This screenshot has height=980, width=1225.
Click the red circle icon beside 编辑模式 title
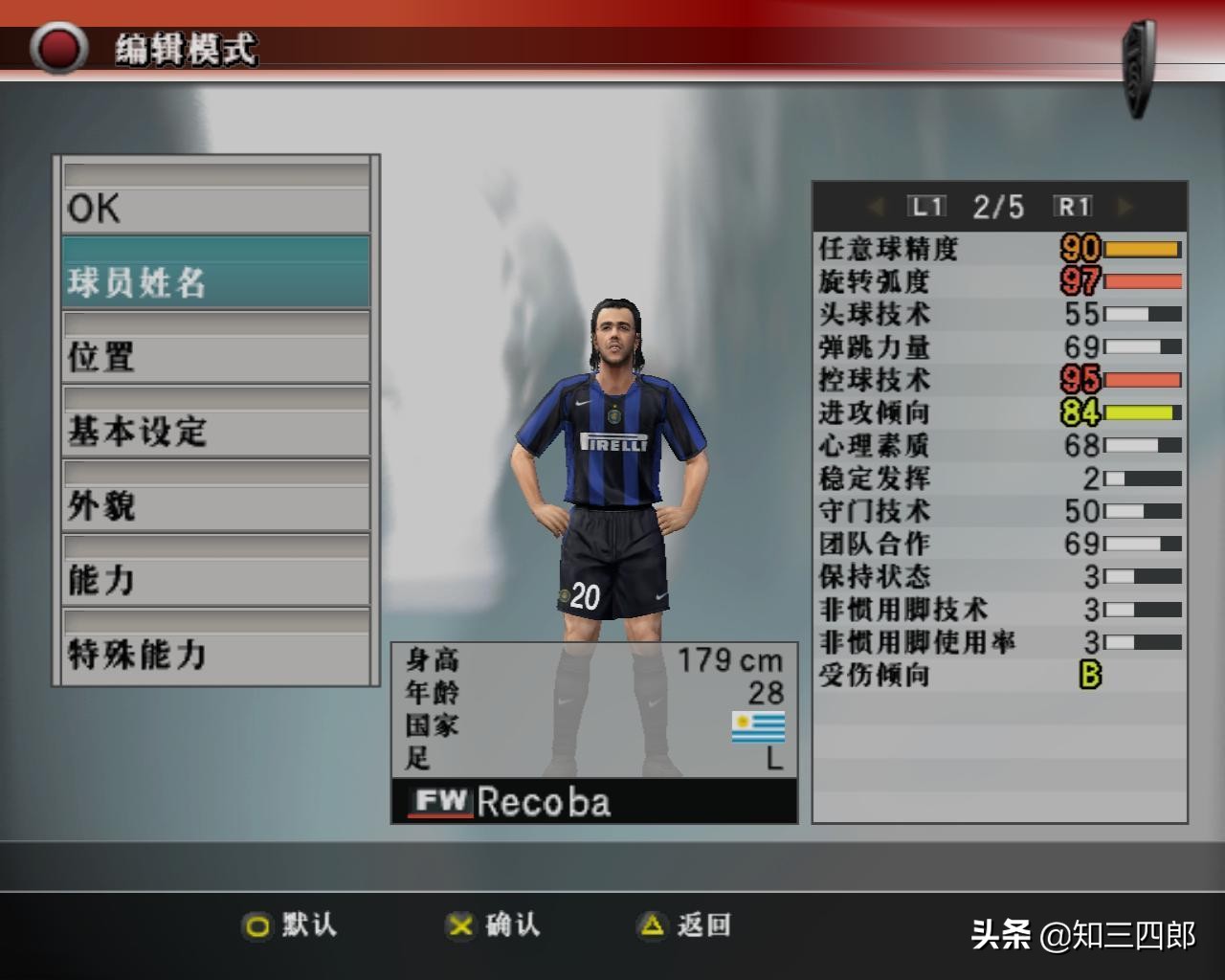[59, 46]
